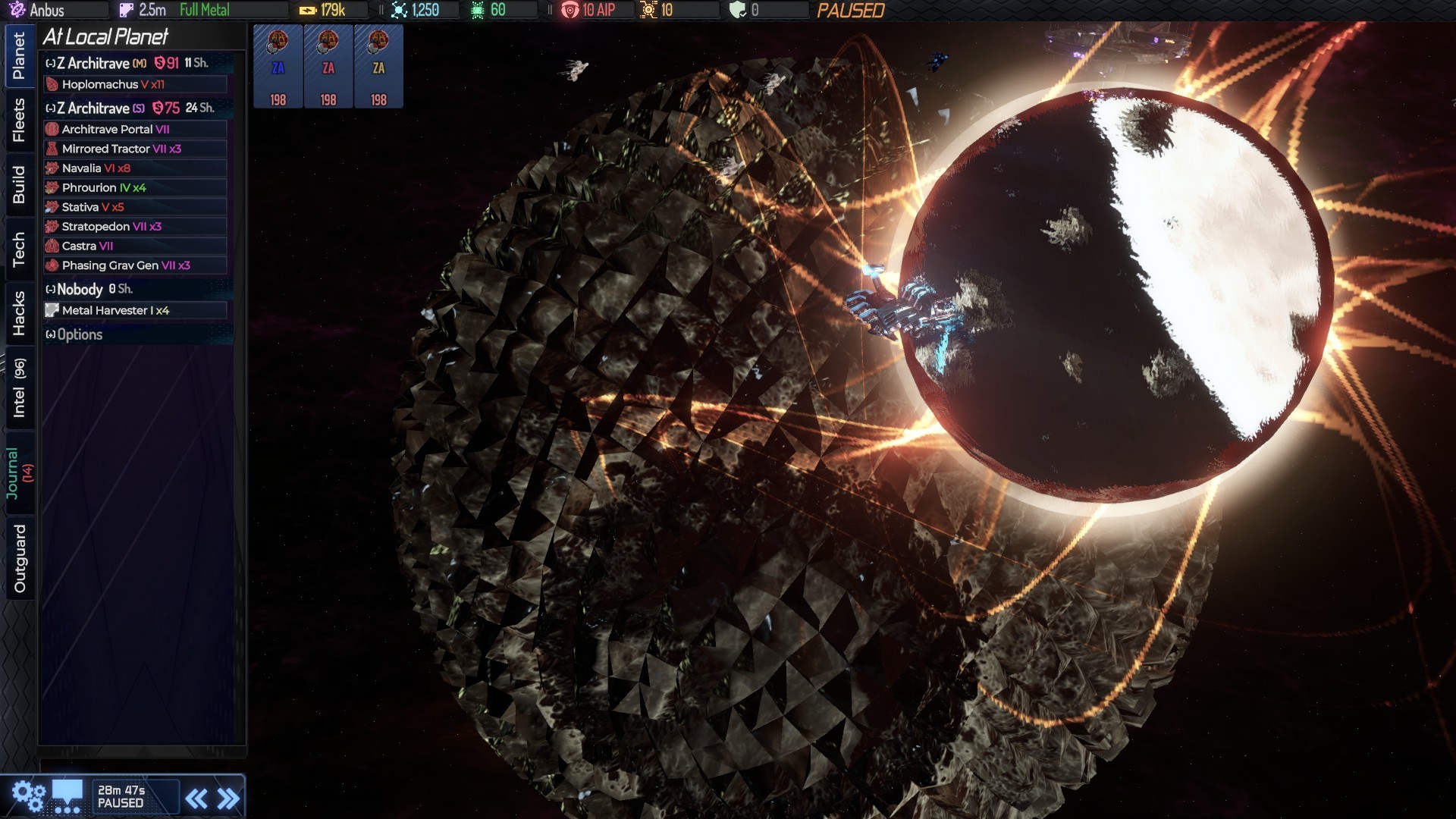Open the game settings gears icon
This screenshot has height=819, width=1456.
click(29, 793)
